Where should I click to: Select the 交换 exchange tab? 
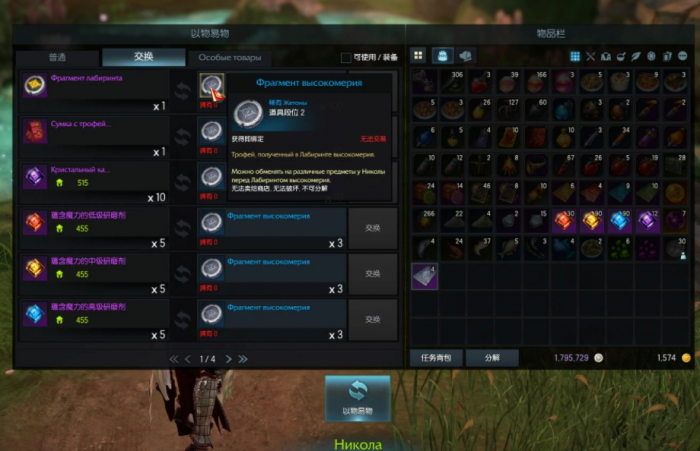[143, 58]
